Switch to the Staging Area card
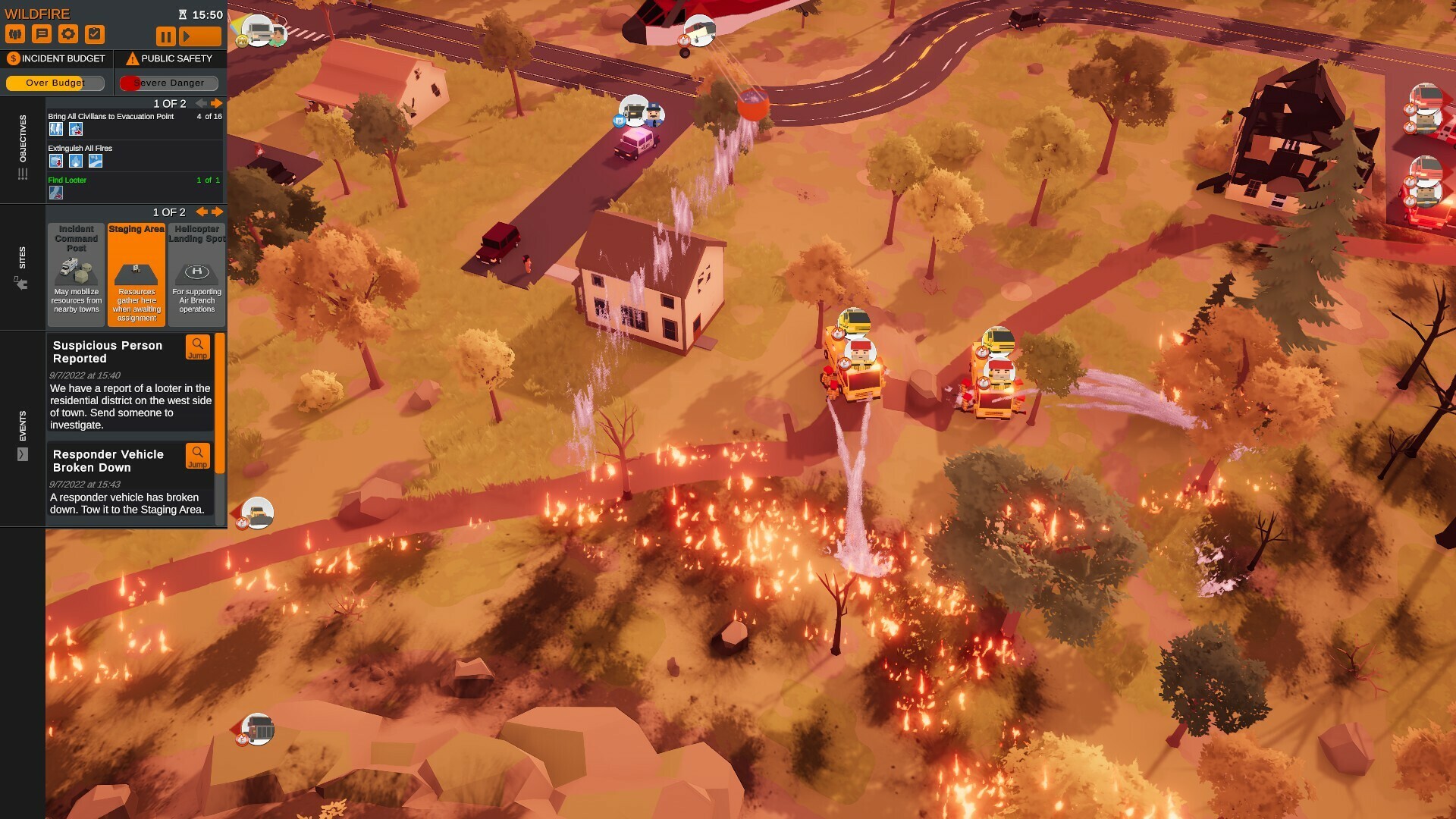The image size is (1456, 819). [136, 273]
